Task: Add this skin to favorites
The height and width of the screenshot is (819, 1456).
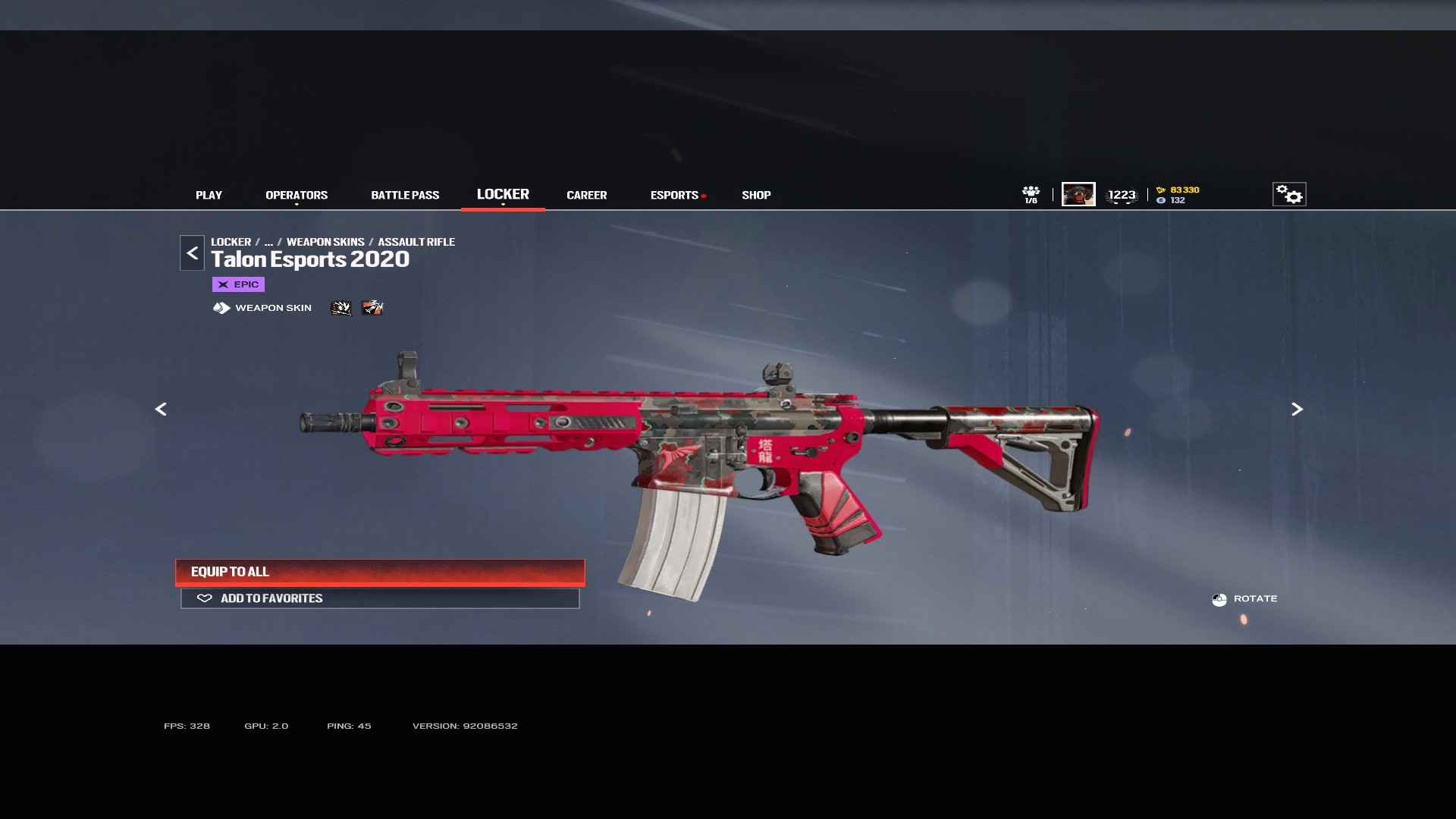Action: point(380,598)
